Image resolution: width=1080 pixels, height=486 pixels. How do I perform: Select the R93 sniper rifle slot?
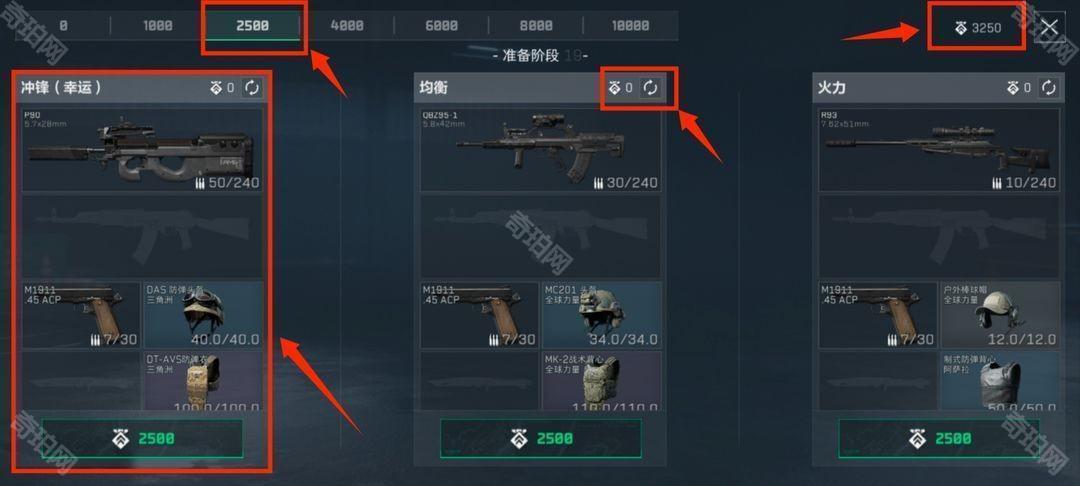(x=939, y=150)
